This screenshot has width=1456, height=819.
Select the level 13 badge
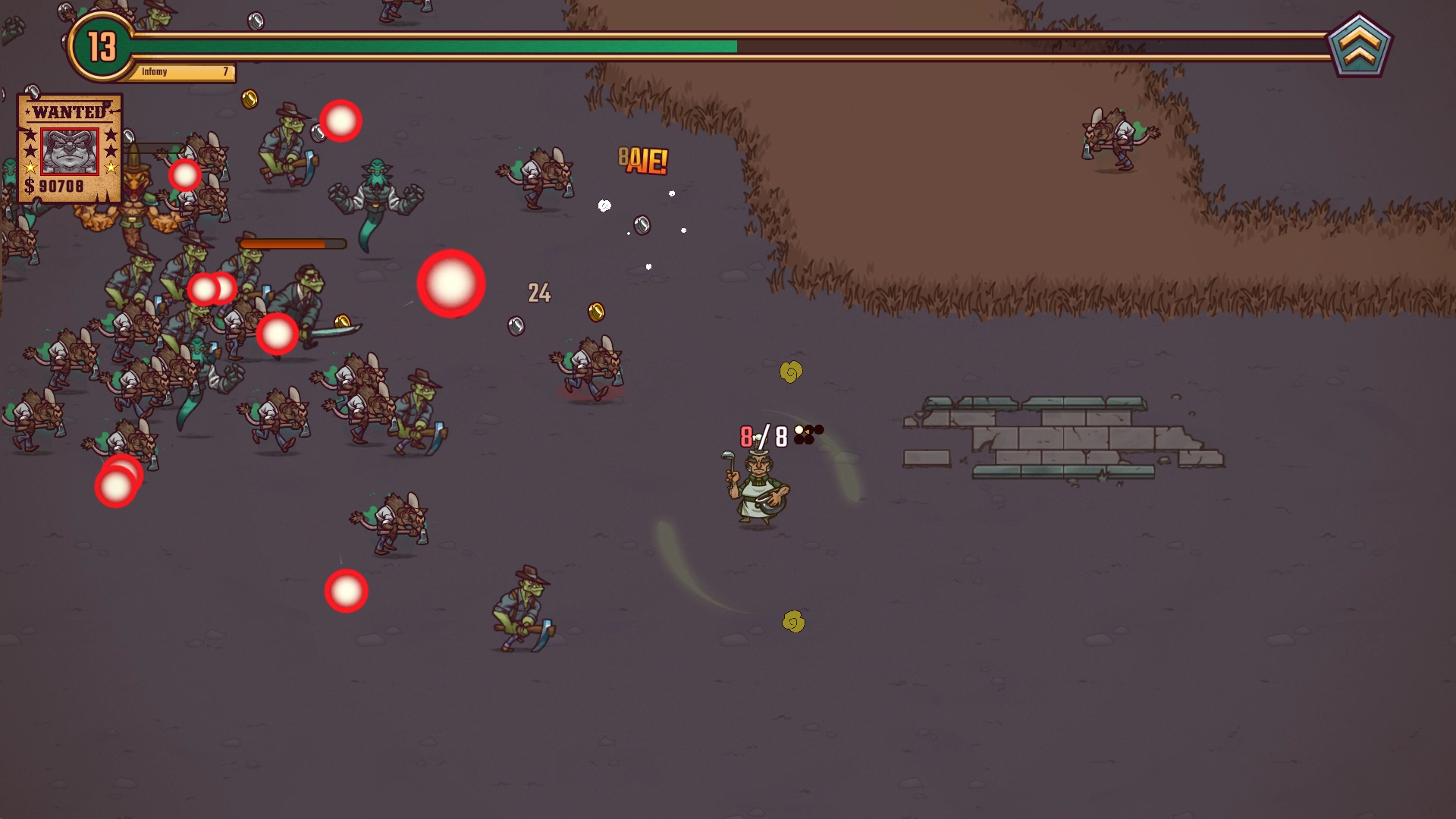coord(102,47)
